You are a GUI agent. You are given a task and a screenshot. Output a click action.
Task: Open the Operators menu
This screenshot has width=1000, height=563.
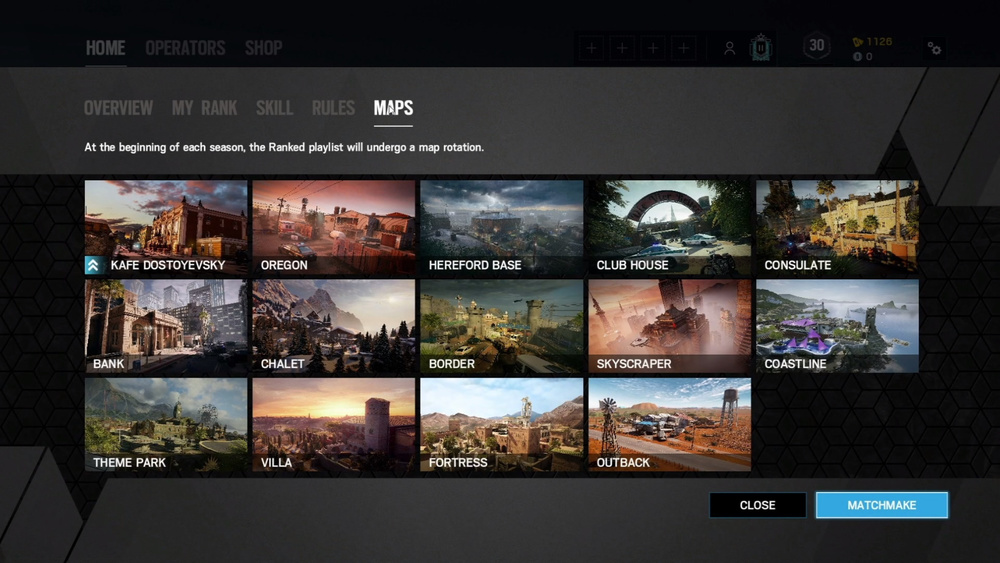(x=185, y=48)
